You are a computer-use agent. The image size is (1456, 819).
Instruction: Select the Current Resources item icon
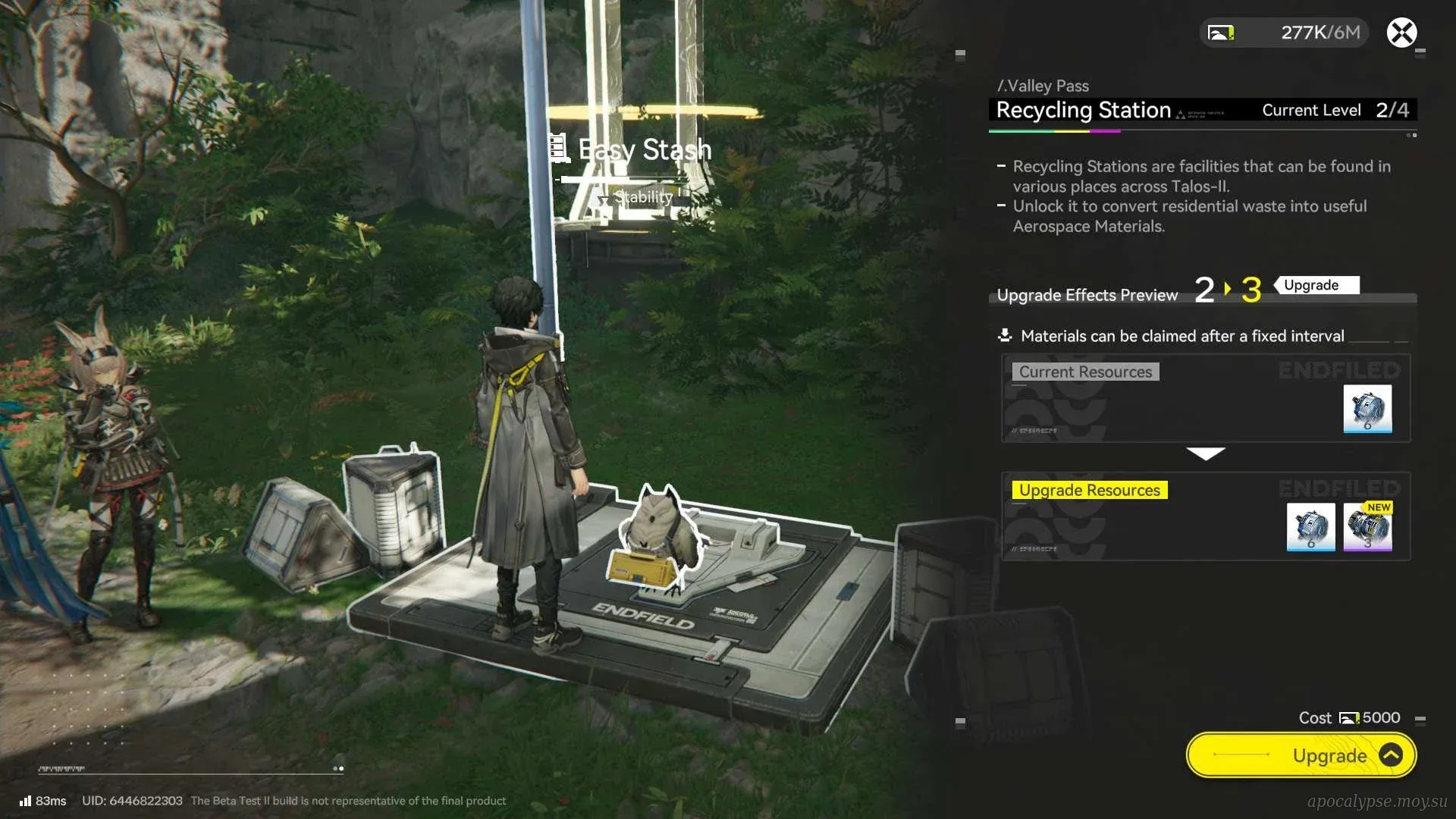click(1367, 409)
